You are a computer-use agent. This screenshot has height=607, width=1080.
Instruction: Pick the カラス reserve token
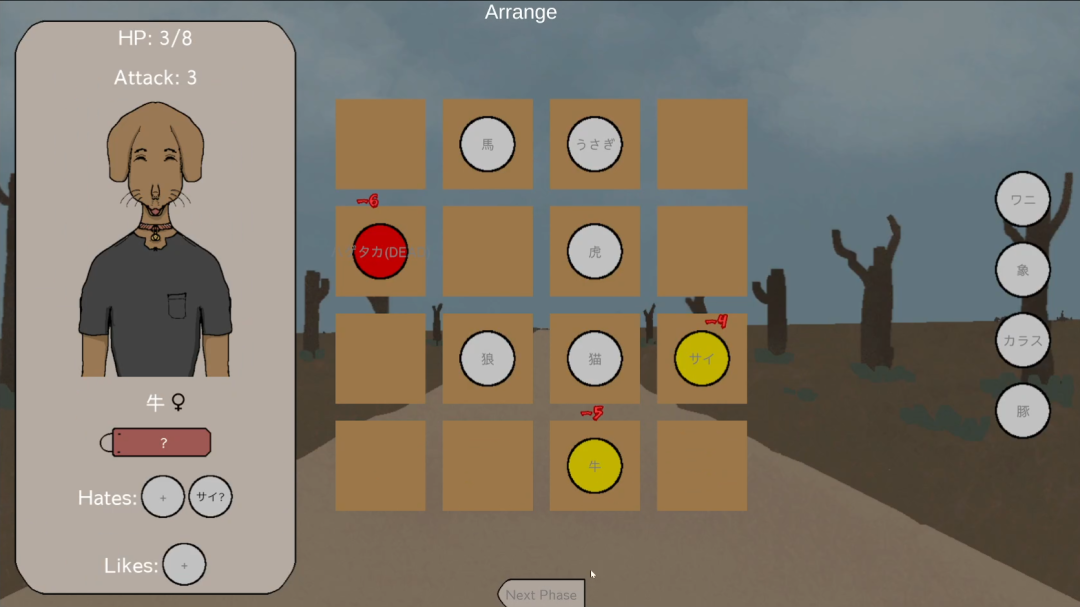coord(1022,340)
